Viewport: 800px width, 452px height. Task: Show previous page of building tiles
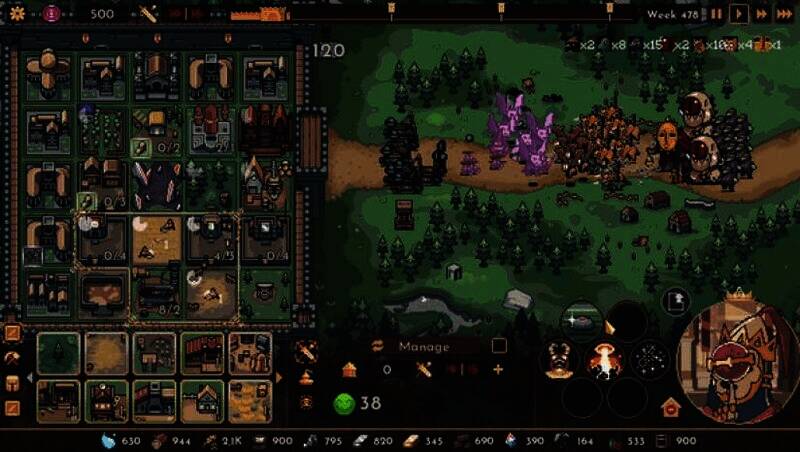[31, 378]
